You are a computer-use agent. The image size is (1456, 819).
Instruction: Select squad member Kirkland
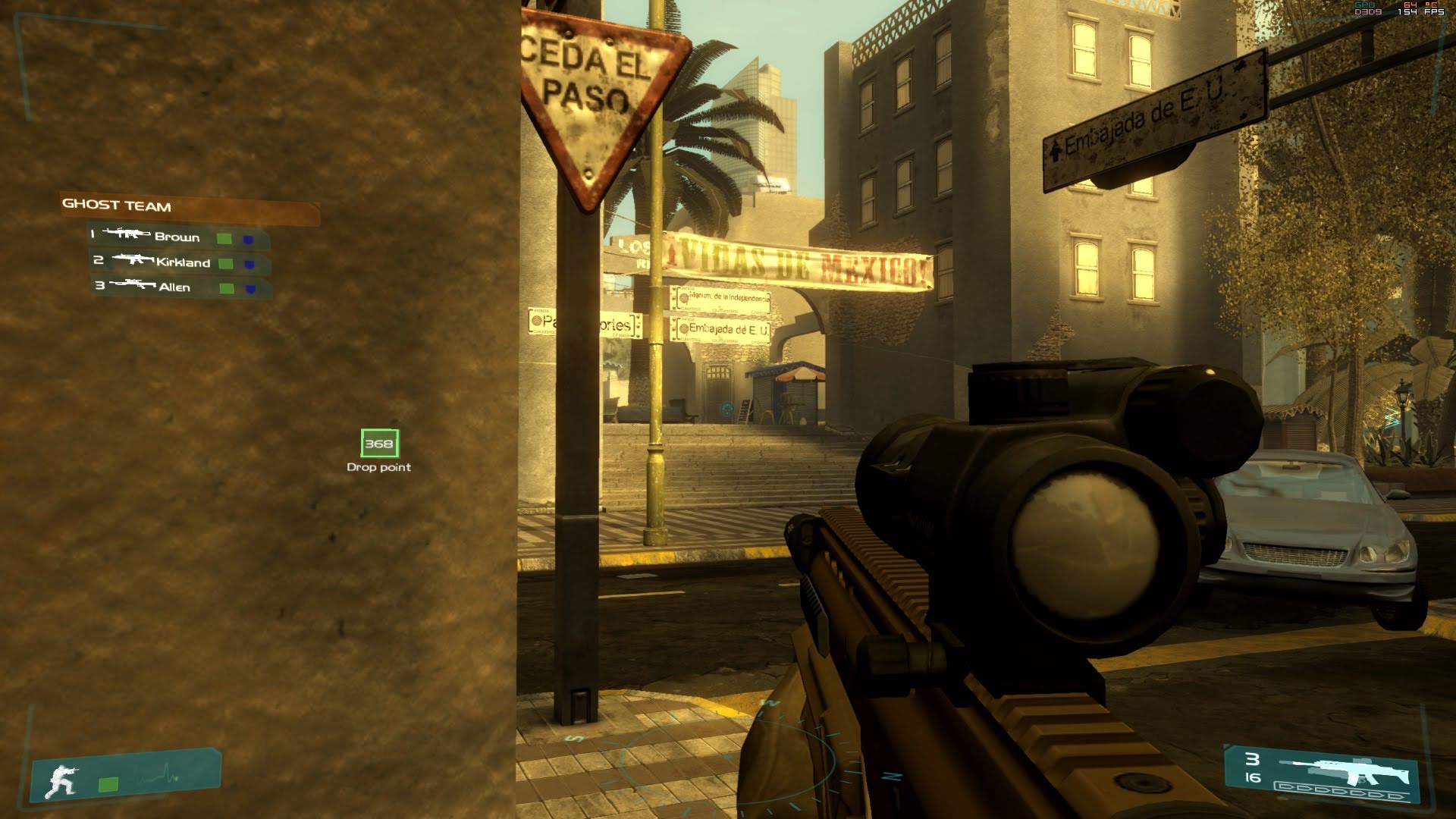click(x=183, y=262)
